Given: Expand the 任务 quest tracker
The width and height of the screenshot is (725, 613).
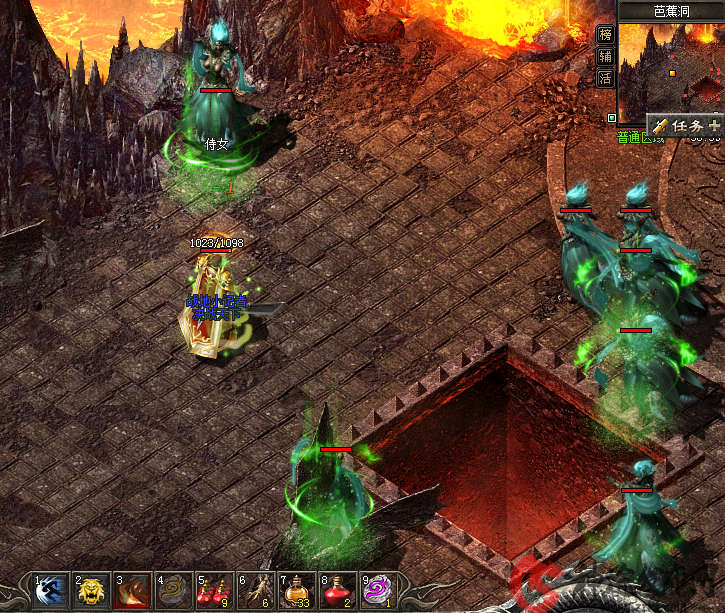Looking at the screenshot, I should click(x=685, y=126).
